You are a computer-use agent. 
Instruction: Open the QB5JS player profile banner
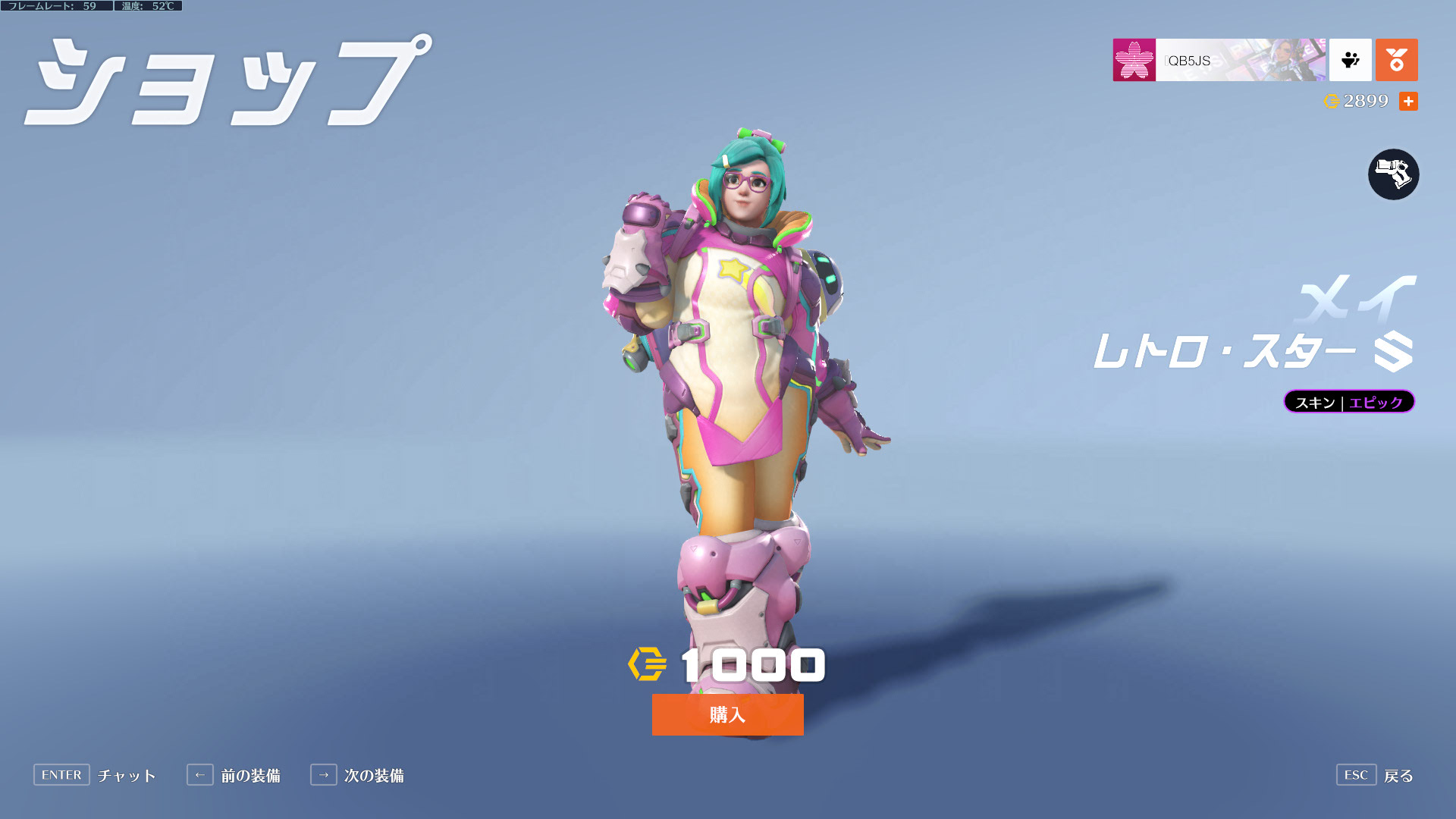(x=1219, y=60)
